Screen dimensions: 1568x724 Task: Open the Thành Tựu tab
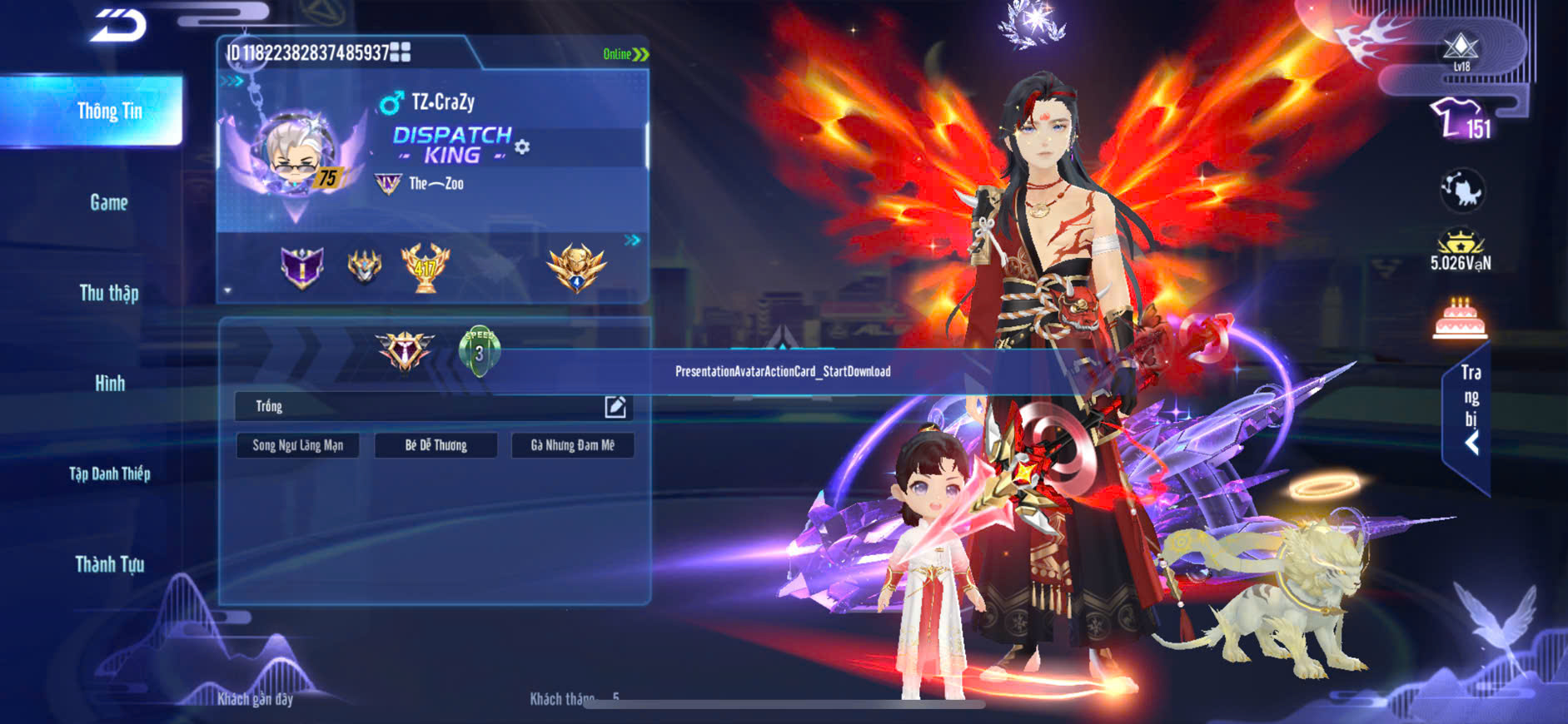tap(109, 565)
